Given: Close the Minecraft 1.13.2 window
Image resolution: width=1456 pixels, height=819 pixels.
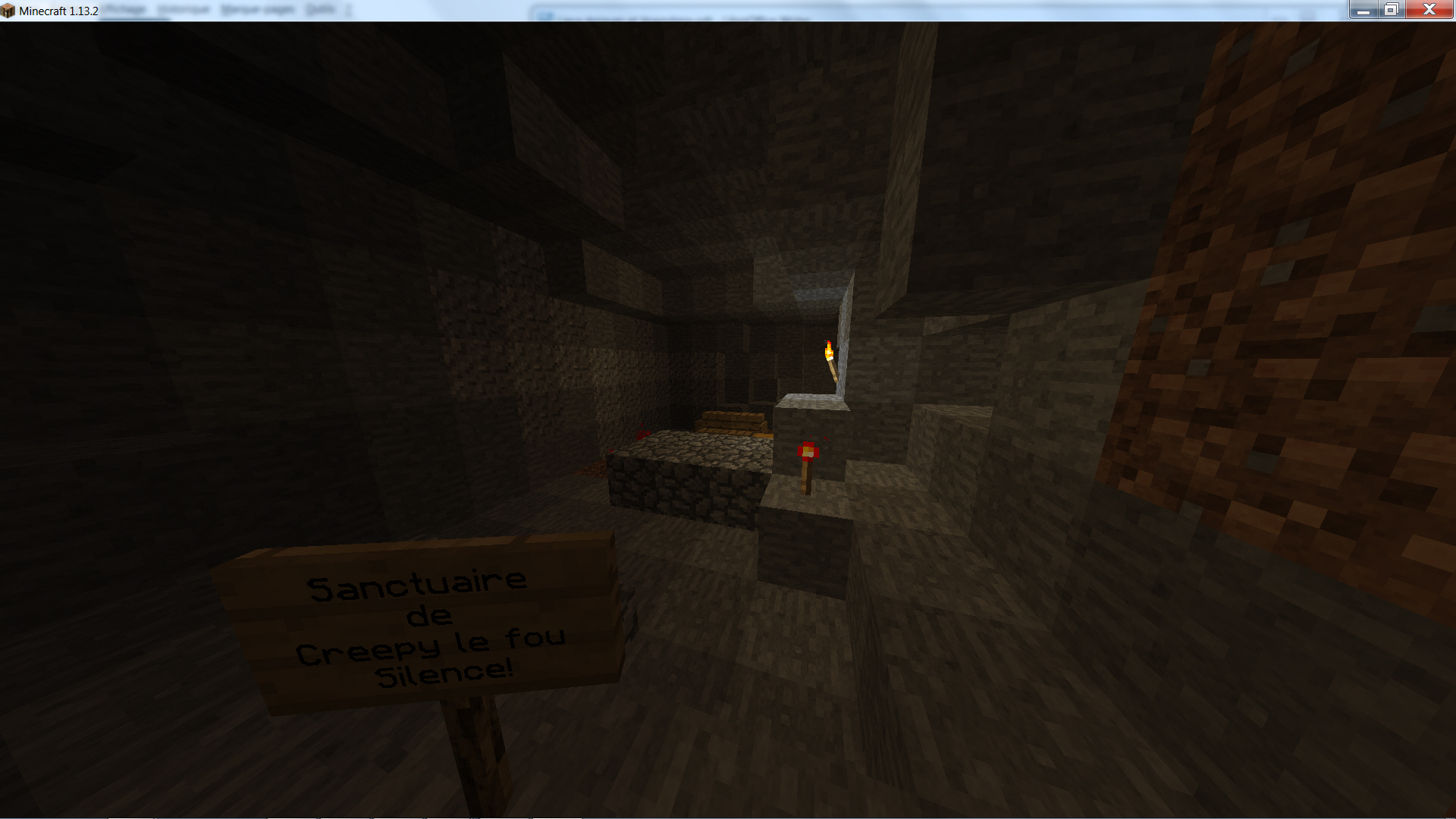Looking at the screenshot, I should [1429, 10].
